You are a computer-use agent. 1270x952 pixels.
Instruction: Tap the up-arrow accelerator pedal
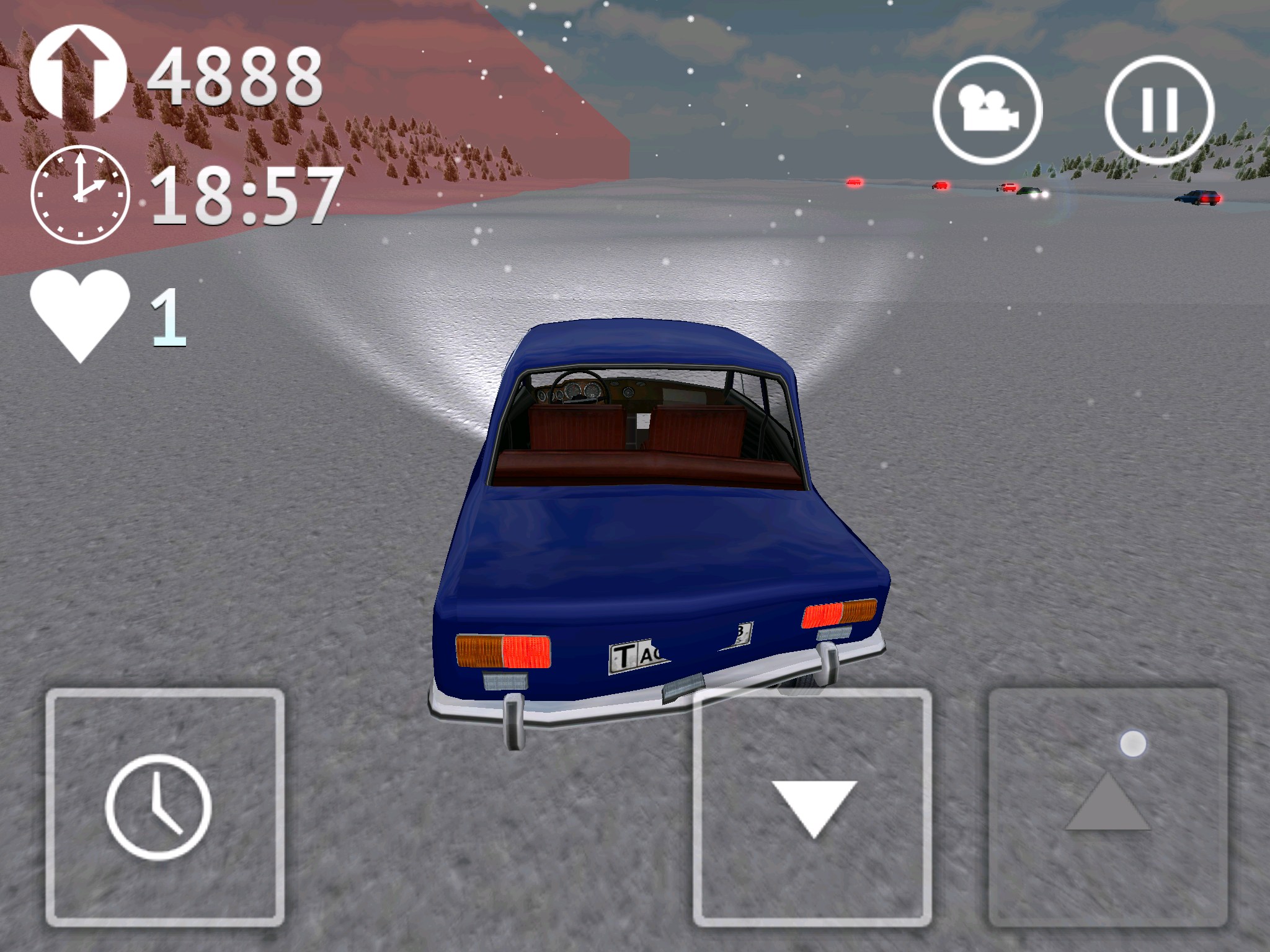click(x=1108, y=807)
